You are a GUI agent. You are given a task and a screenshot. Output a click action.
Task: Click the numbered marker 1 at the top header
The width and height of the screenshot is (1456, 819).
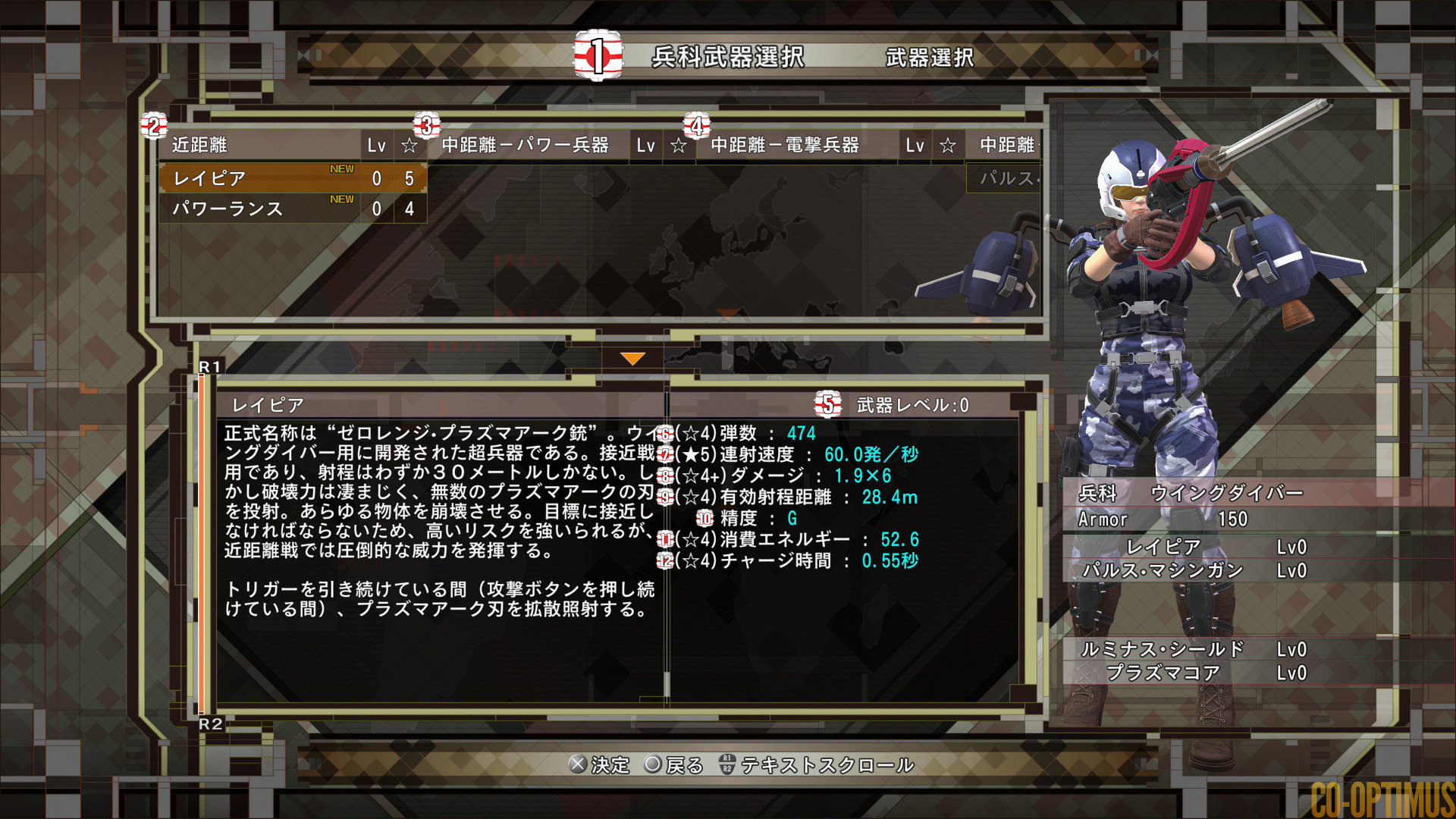(x=599, y=56)
